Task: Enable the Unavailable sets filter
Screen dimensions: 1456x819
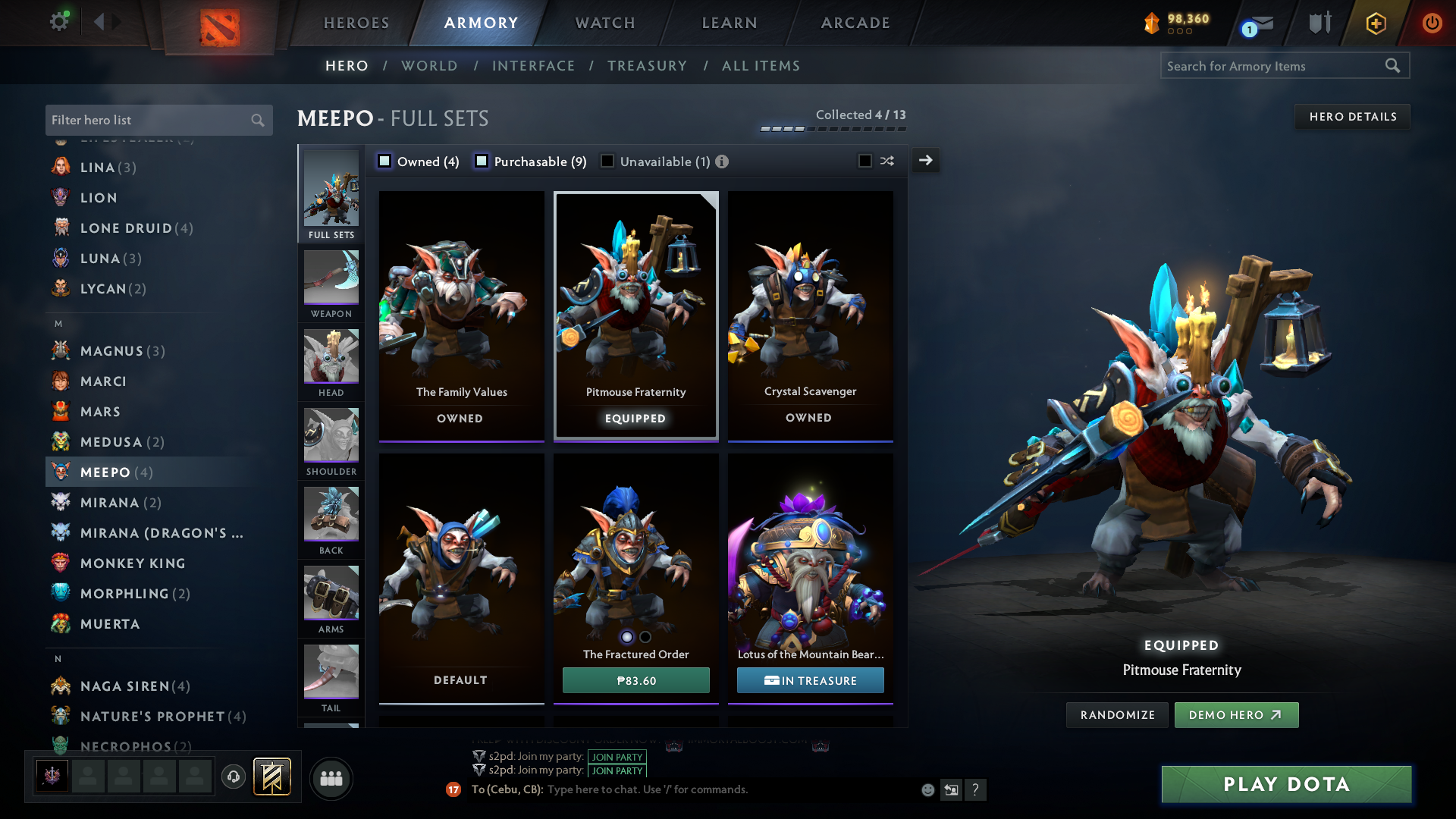Action: (x=607, y=161)
